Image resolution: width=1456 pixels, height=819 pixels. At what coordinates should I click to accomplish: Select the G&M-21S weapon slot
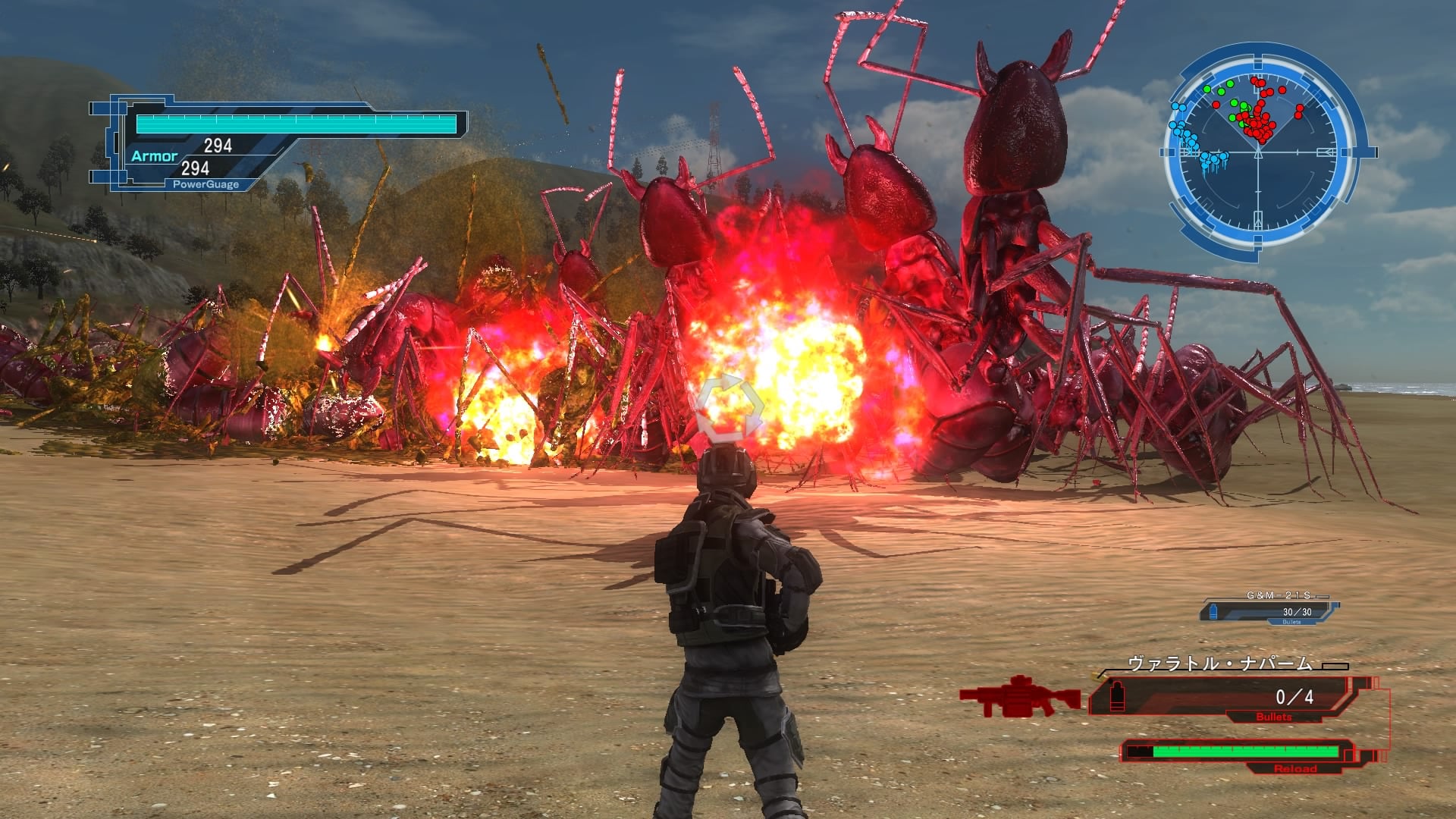click(x=1270, y=610)
